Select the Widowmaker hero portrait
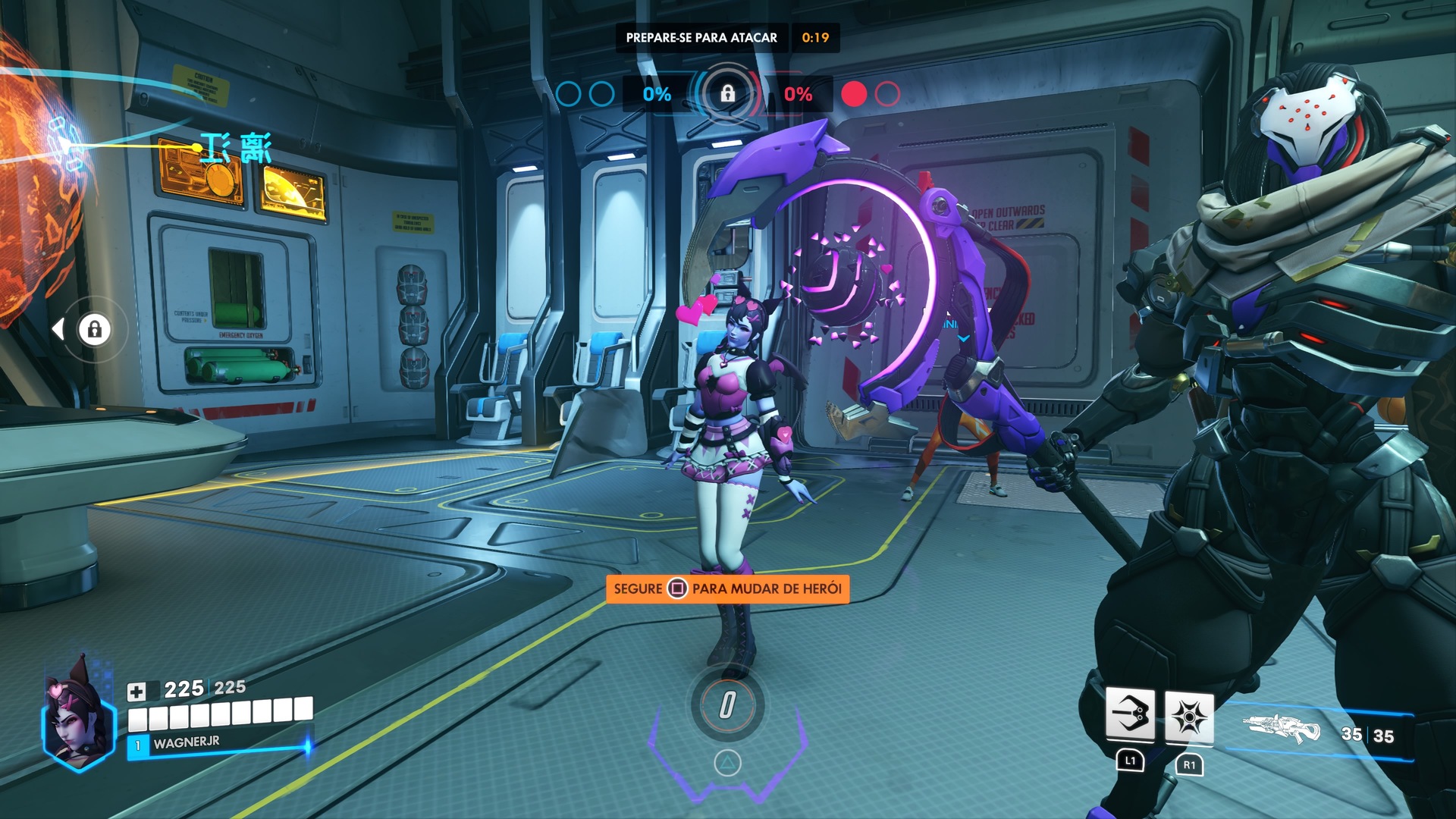The height and width of the screenshot is (819, 1456). tap(77, 716)
